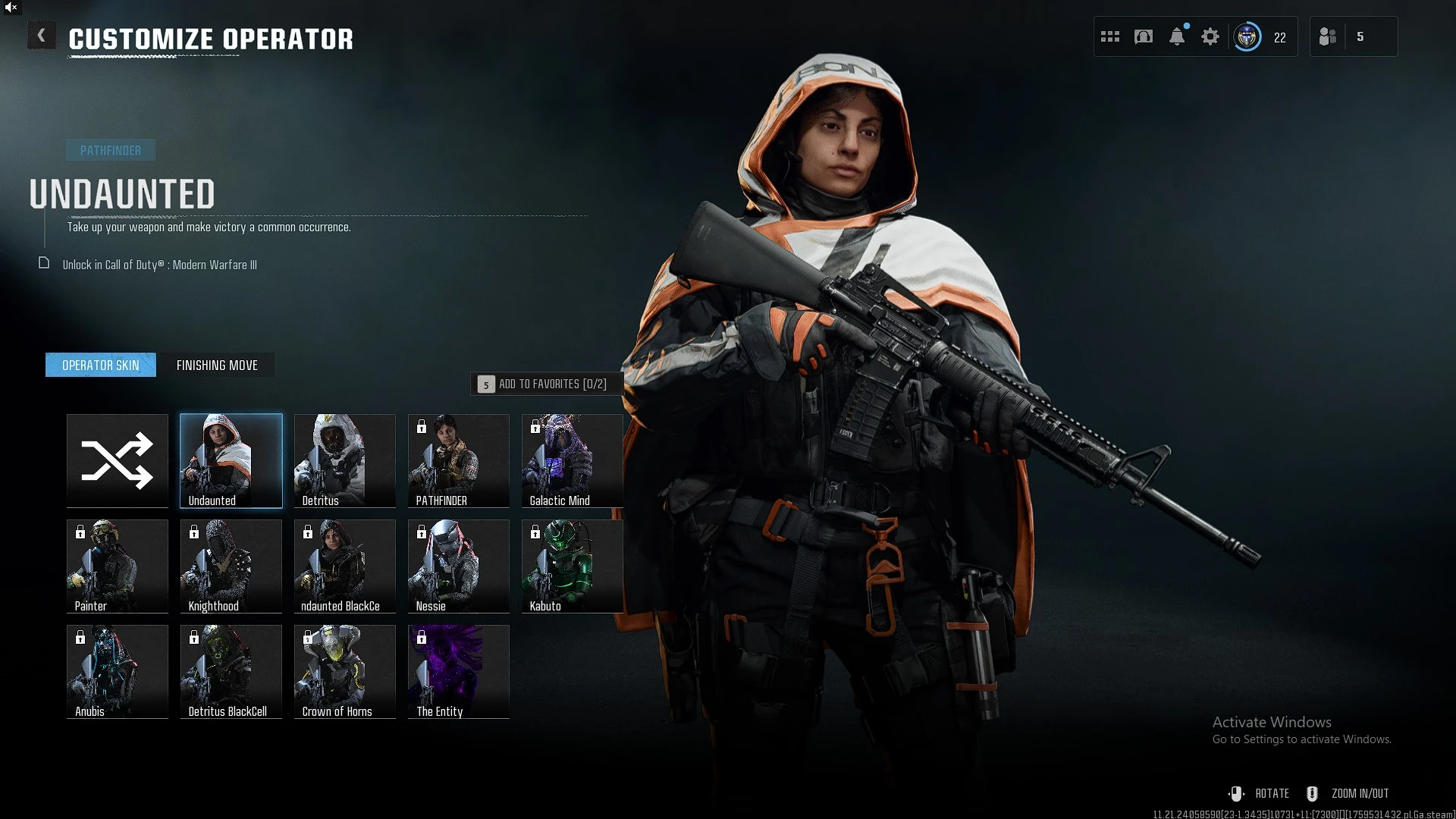Image resolution: width=1456 pixels, height=819 pixels.
Task: Select the Operator Skin tab
Action: (x=101, y=366)
